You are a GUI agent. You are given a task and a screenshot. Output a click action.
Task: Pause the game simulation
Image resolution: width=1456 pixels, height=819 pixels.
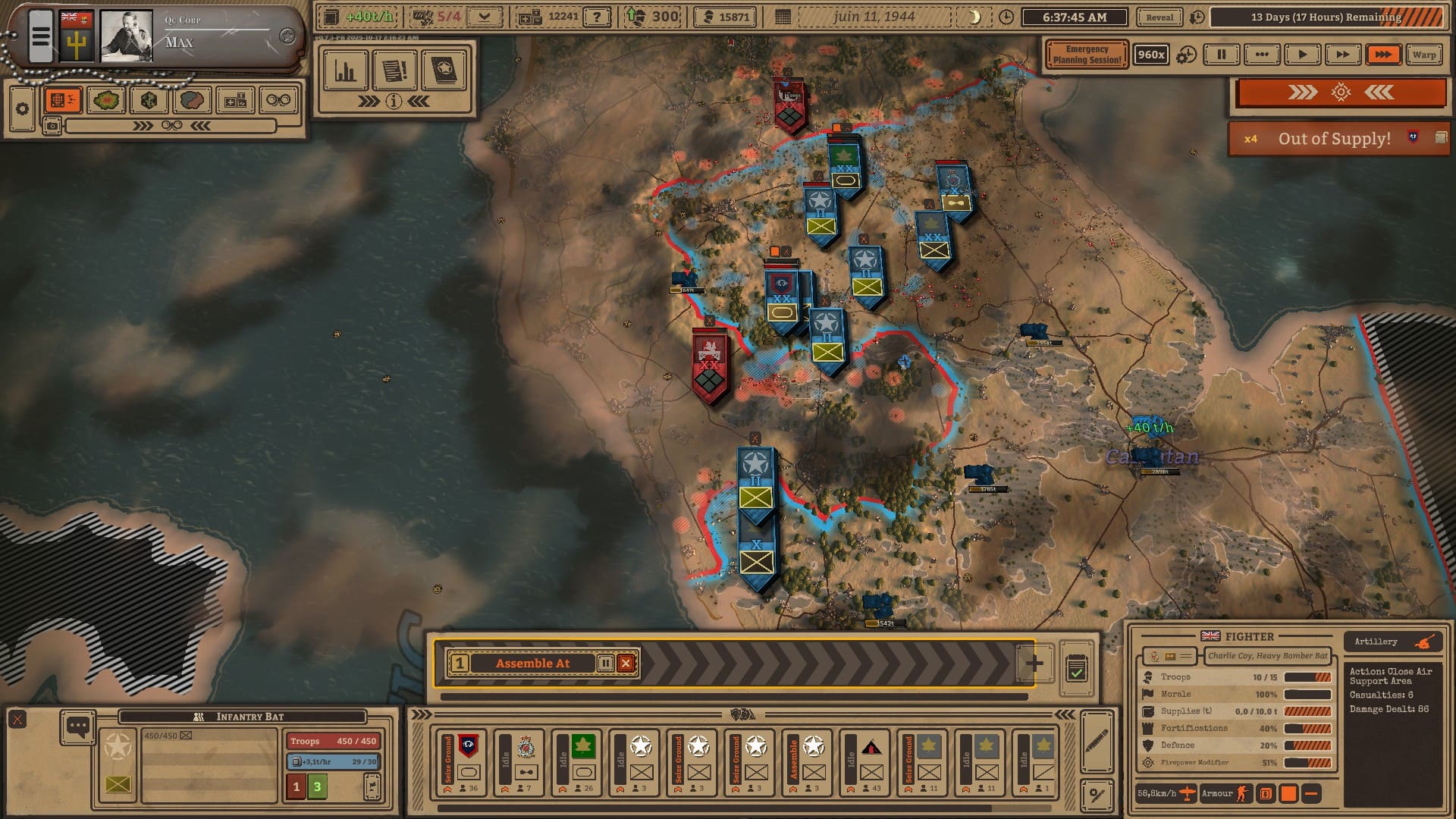[x=1221, y=55]
